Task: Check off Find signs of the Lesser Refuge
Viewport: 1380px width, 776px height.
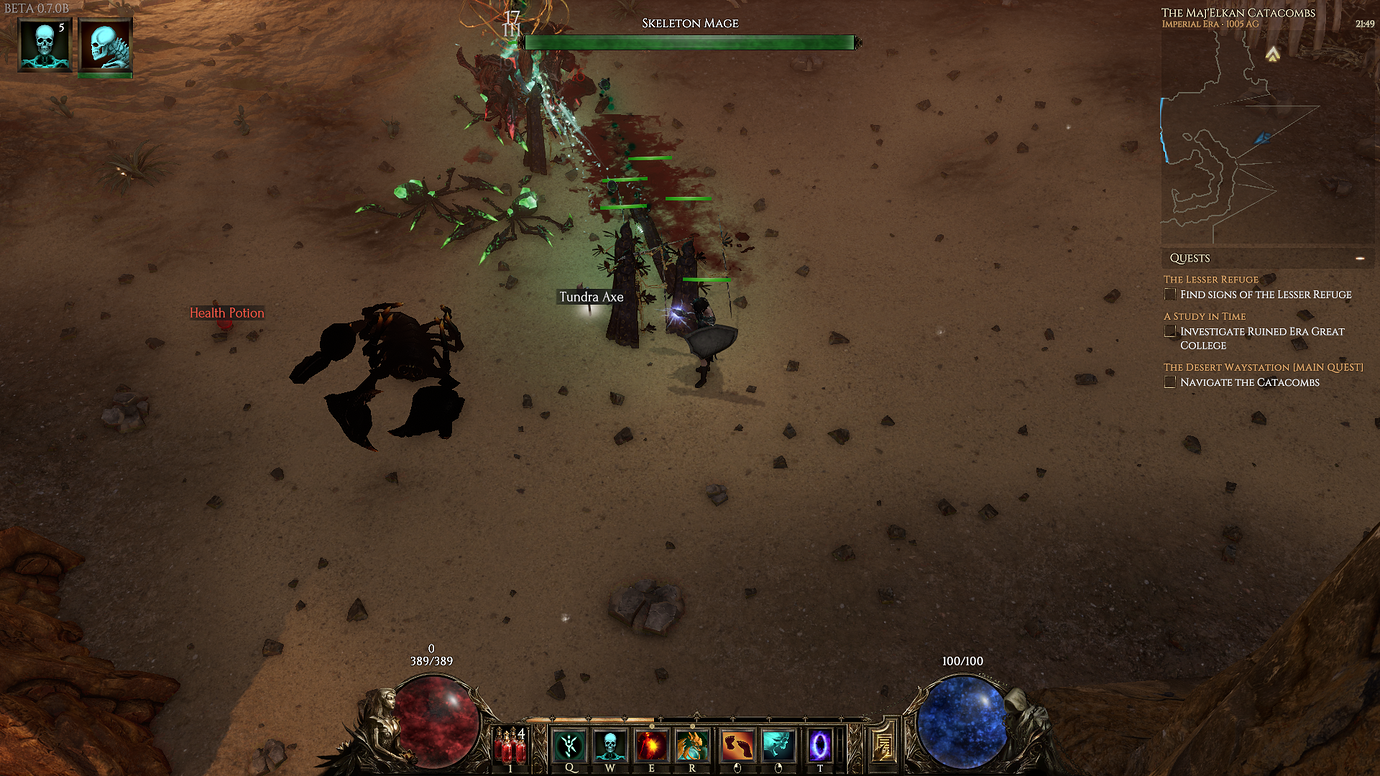Action: (x=1169, y=294)
